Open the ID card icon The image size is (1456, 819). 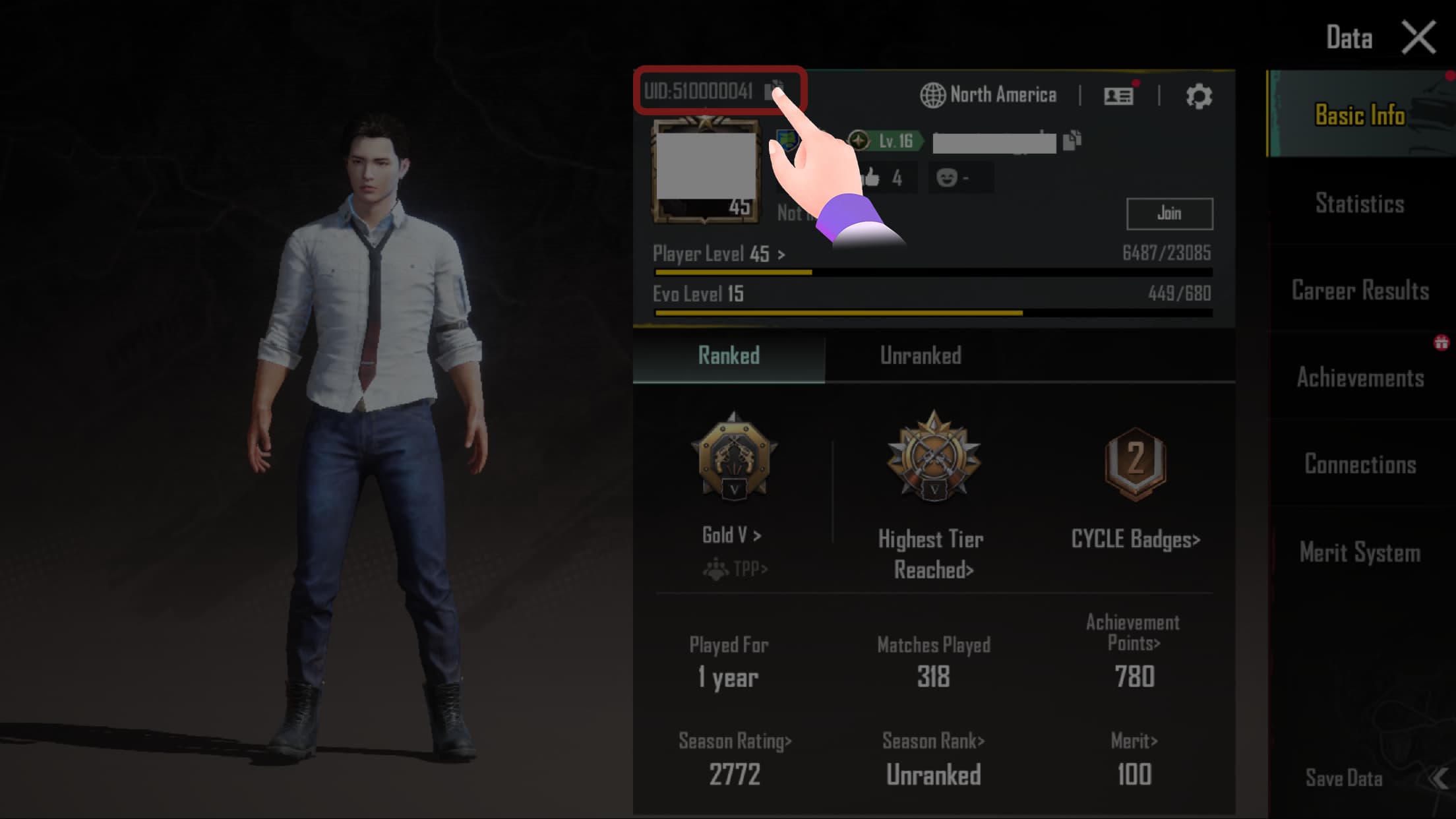point(1118,96)
